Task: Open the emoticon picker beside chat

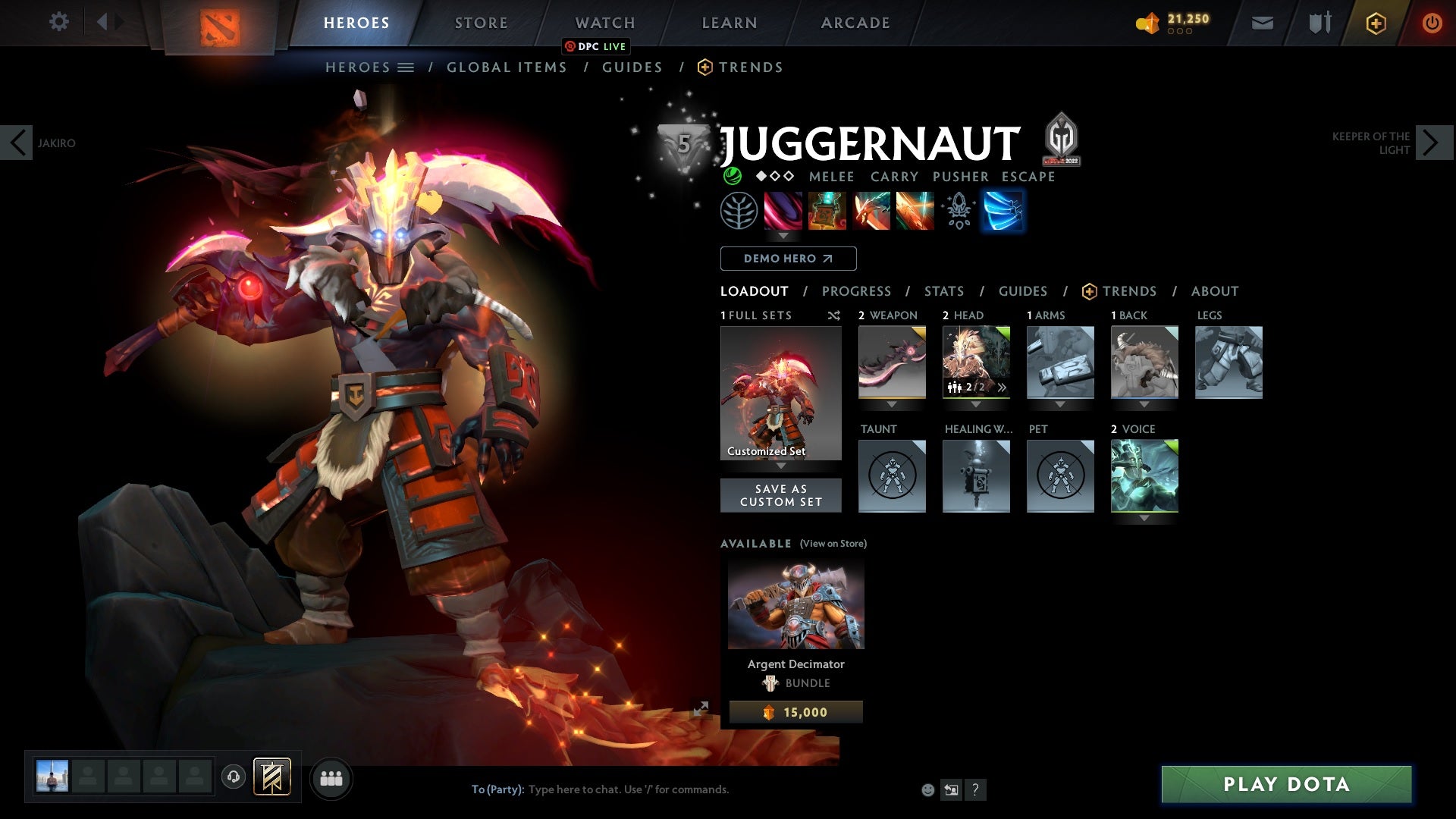Action: point(927,789)
